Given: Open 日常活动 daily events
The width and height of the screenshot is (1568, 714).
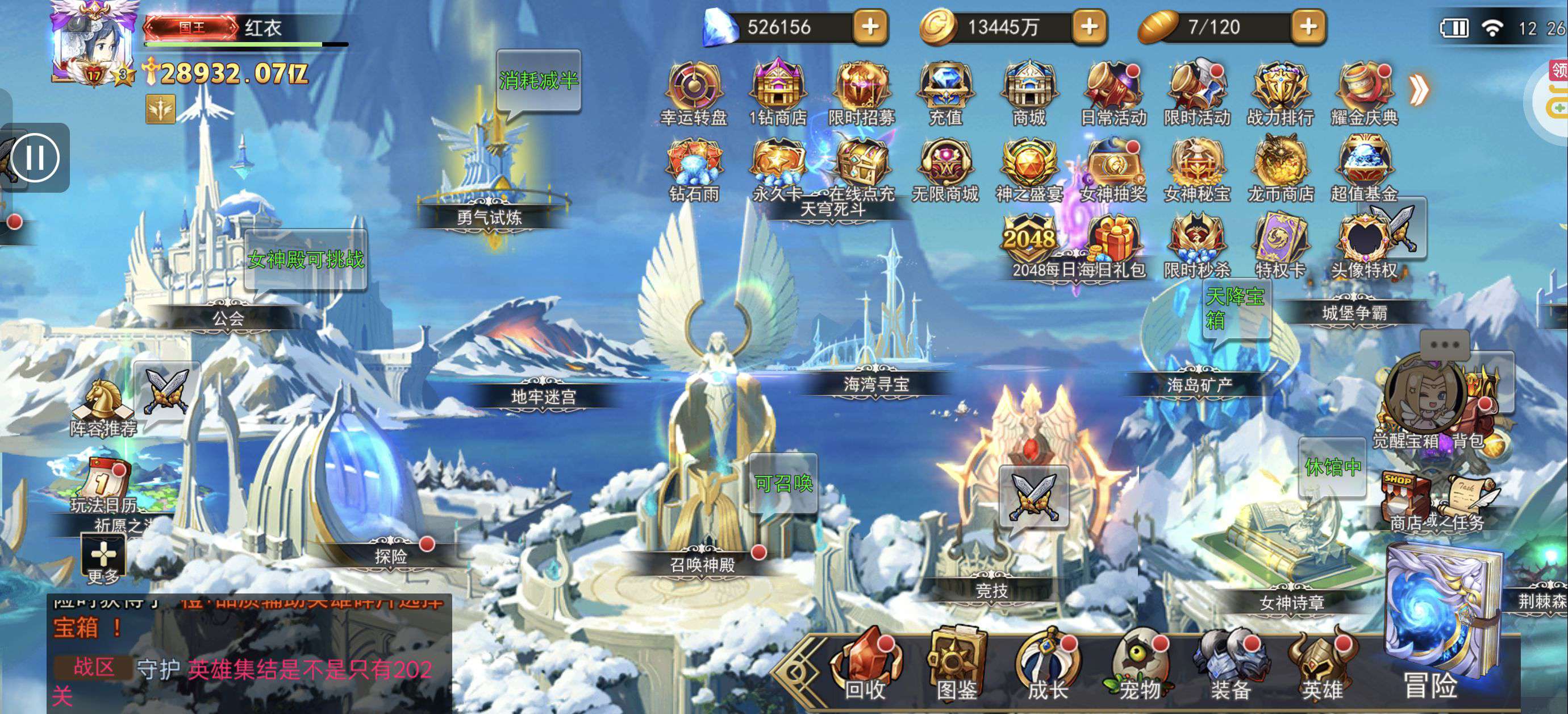Looking at the screenshot, I should point(1113,93).
